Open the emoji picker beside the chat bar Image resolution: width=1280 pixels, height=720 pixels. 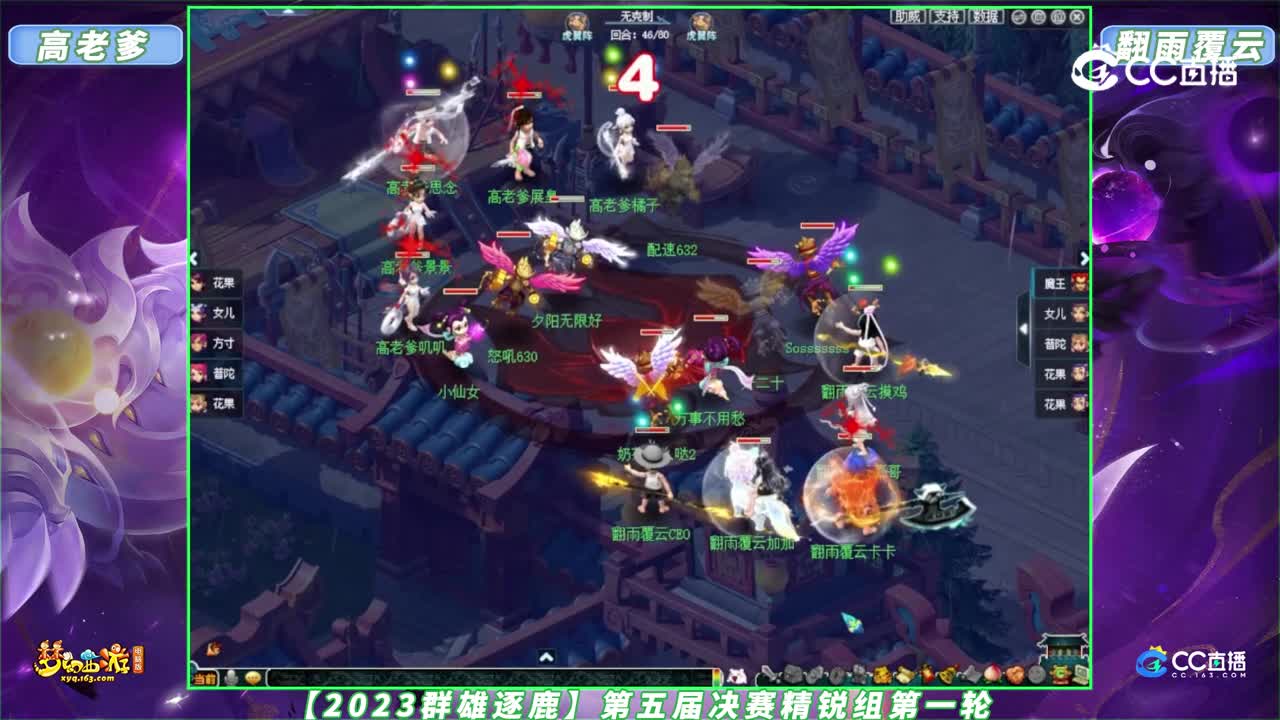[255, 678]
